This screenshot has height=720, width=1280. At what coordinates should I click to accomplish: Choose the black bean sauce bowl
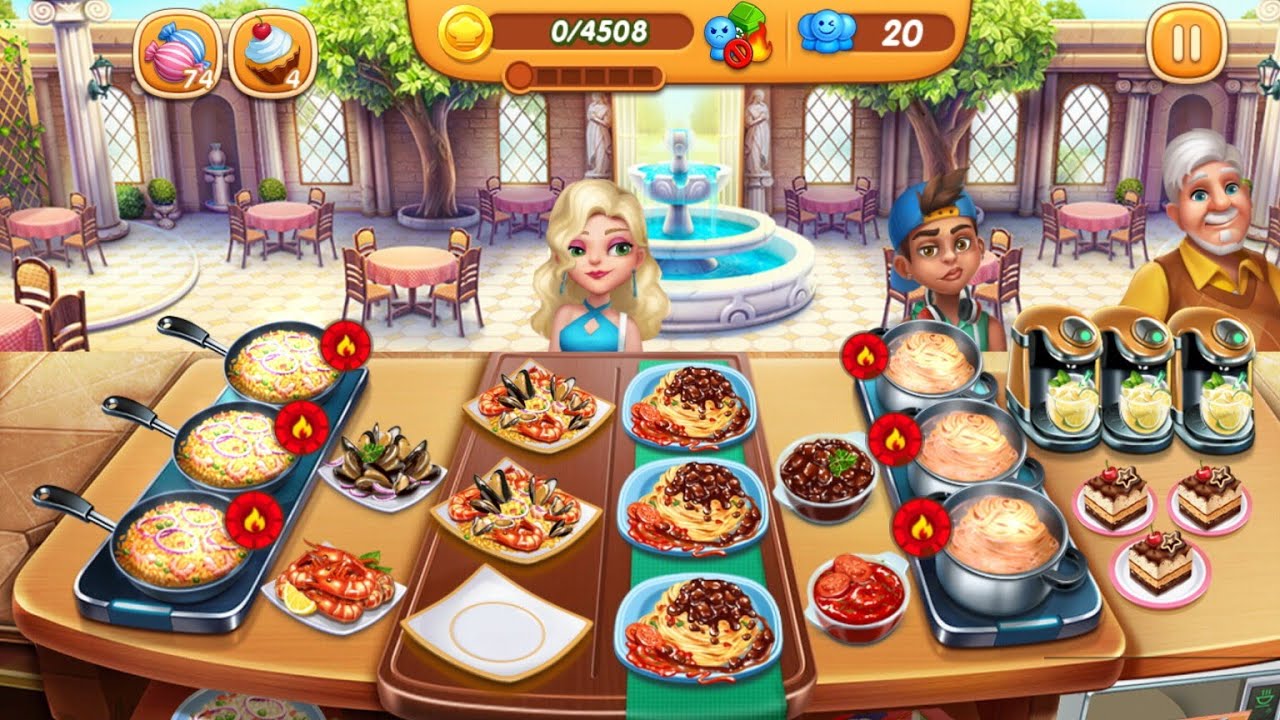(827, 472)
